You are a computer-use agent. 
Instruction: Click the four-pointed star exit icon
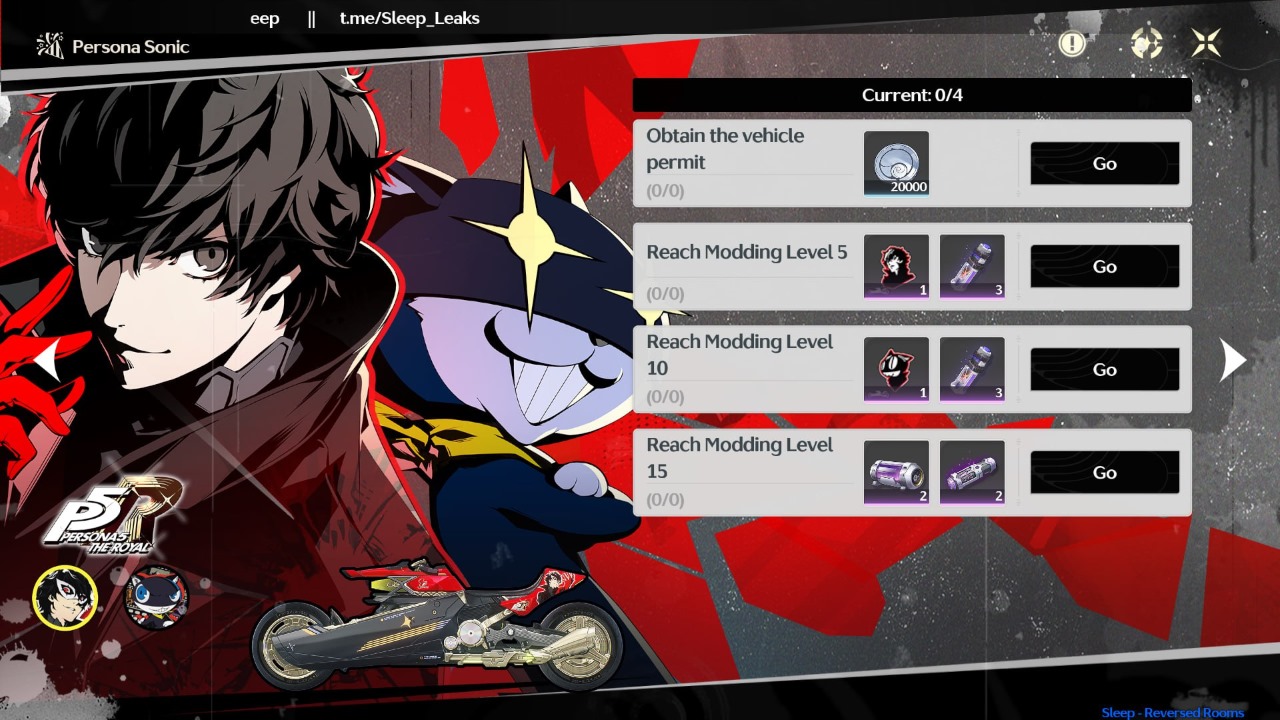coord(1205,43)
